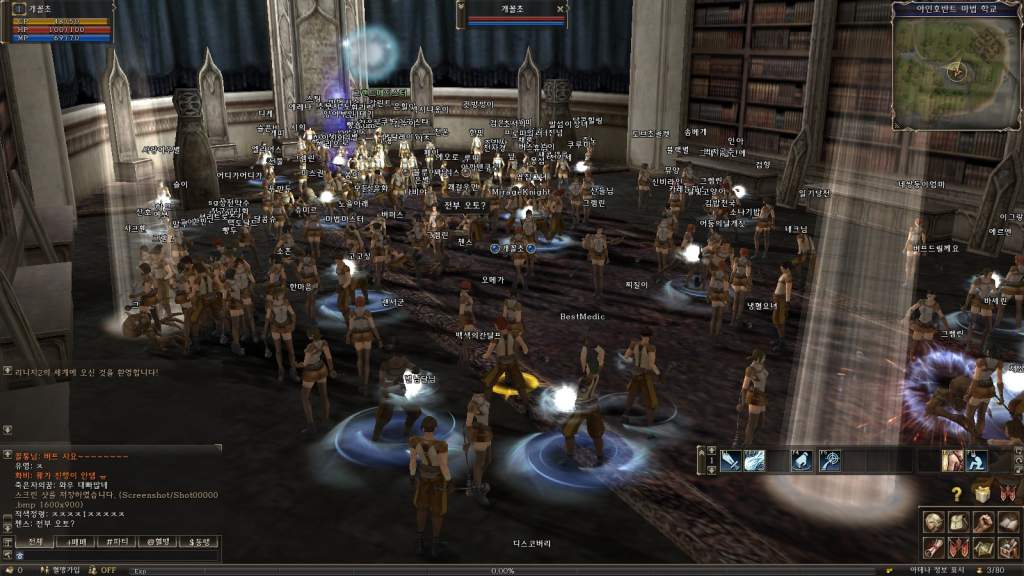This screenshot has width=1024, height=576.
Task: Open the inventory bag icon
Action: point(958,522)
